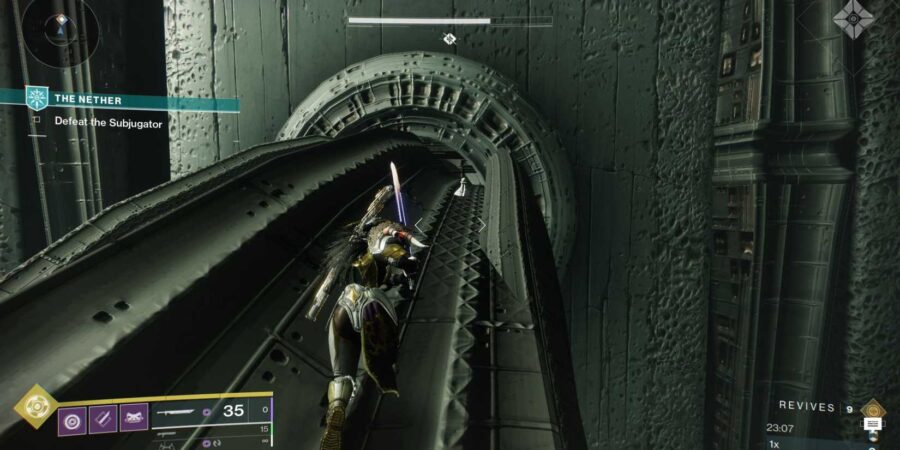The image size is (900, 450).
Task: Open The Nether activity tracker banner
Action: tap(130, 99)
